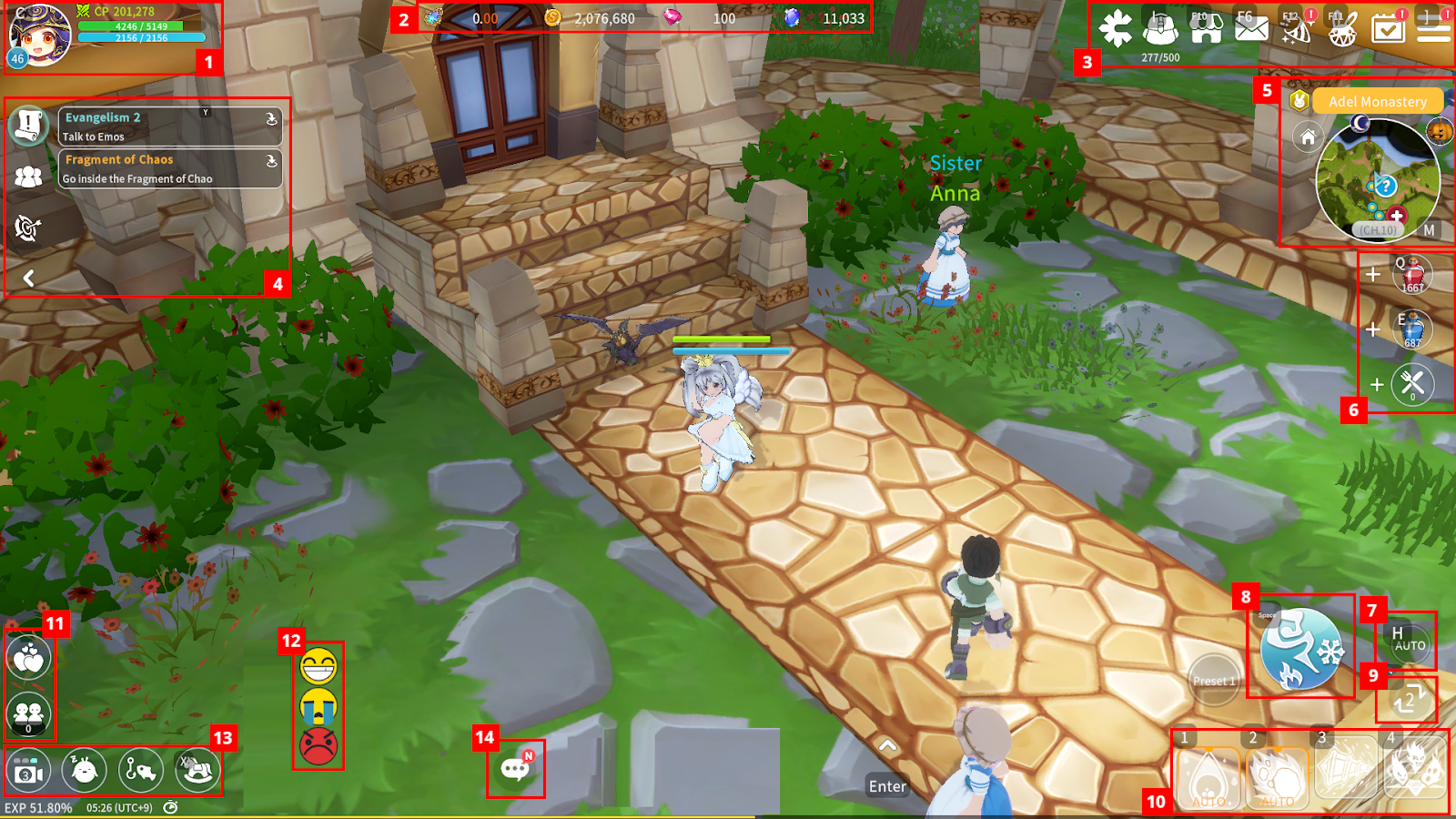
Task: Select the Fragment of Chaos quest
Action: [x=169, y=169]
